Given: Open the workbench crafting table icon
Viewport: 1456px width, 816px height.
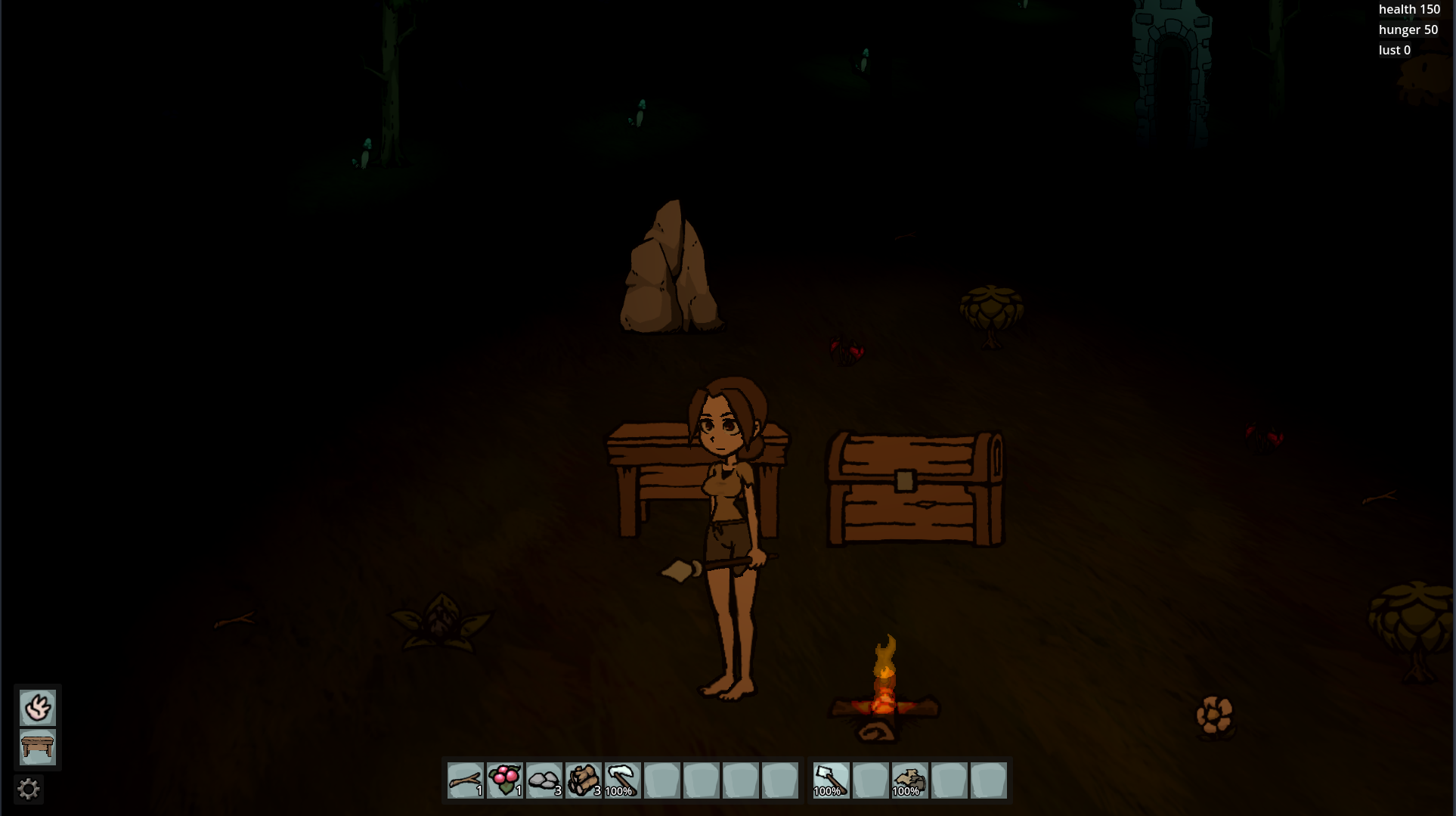Looking at the screenshot, I should tap(37, 747).
